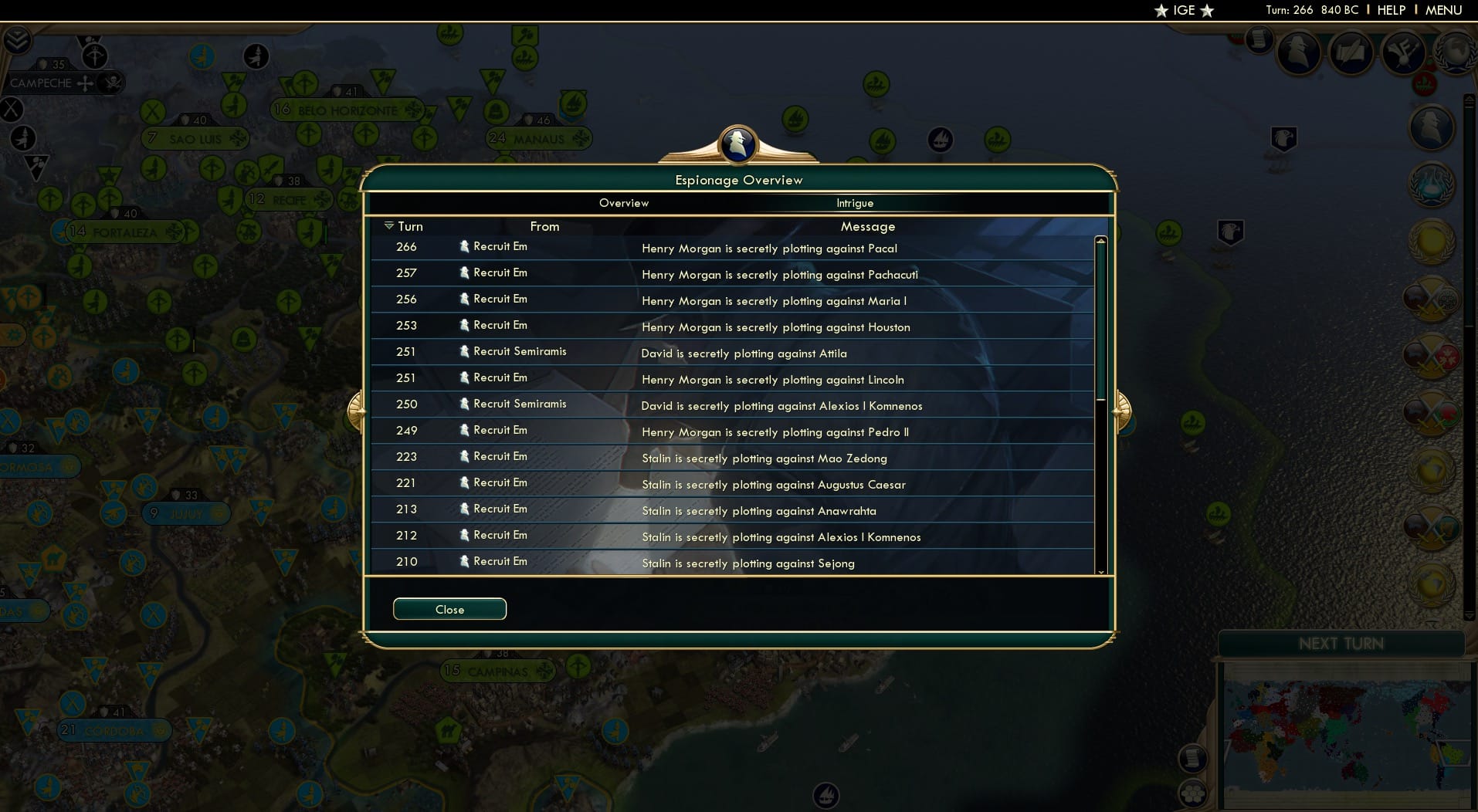
Task: Click the Turn column sort arrow
Action: coord(389,225)
